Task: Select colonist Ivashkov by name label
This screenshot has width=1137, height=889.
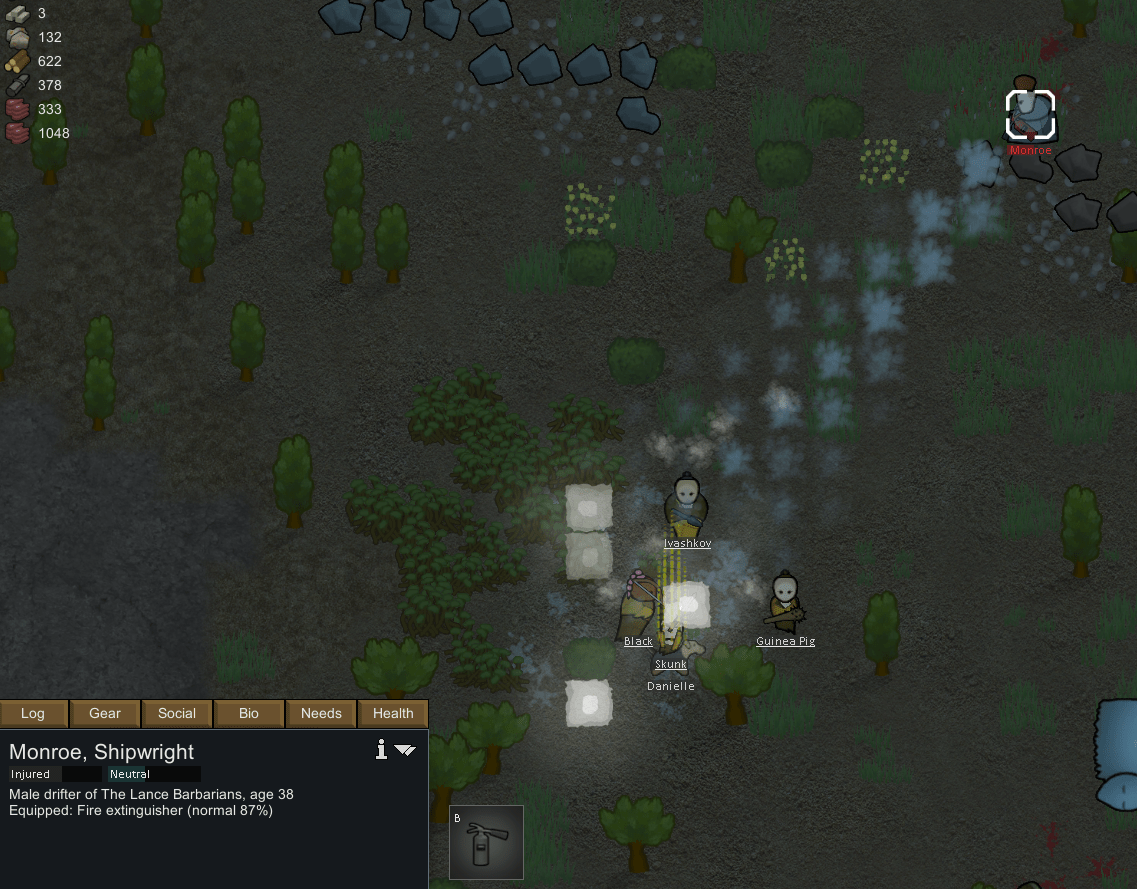Action: point(687,543)
